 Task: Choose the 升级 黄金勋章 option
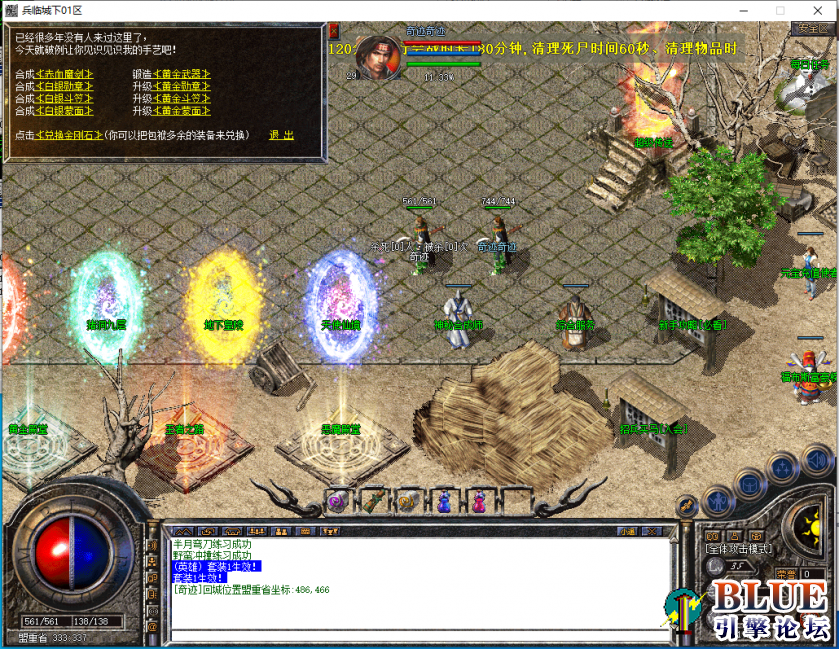tap(182, 87)
